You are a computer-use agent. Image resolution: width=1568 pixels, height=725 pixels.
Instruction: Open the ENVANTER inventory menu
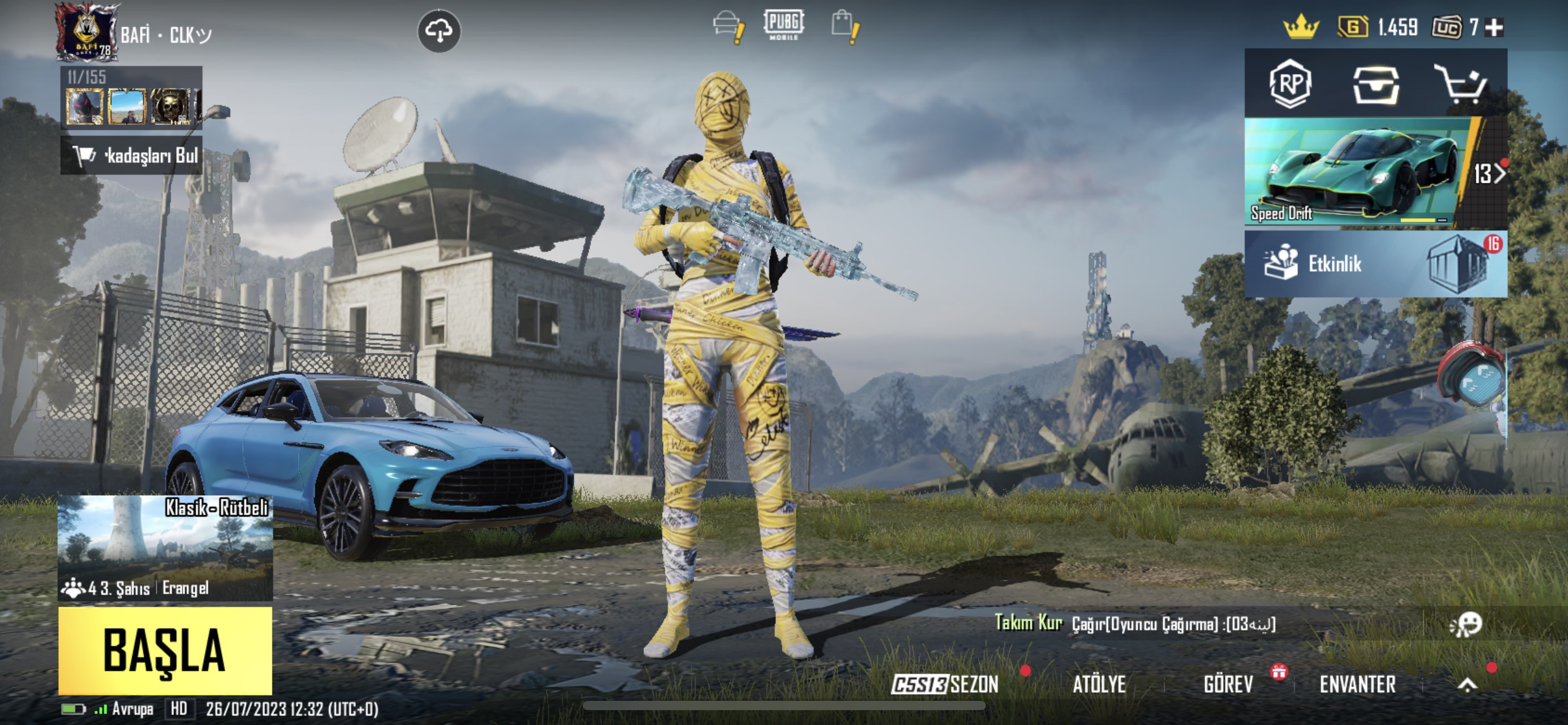[x=1357, y=684]
